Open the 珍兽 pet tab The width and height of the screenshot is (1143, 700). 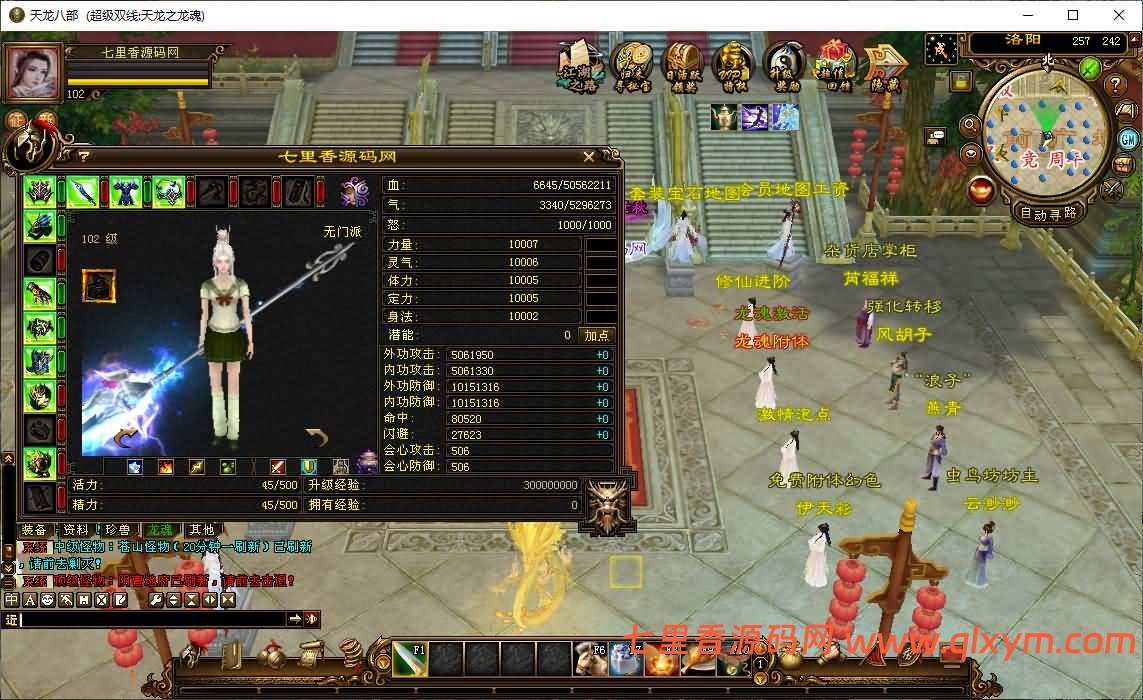[x=117, y=529]
